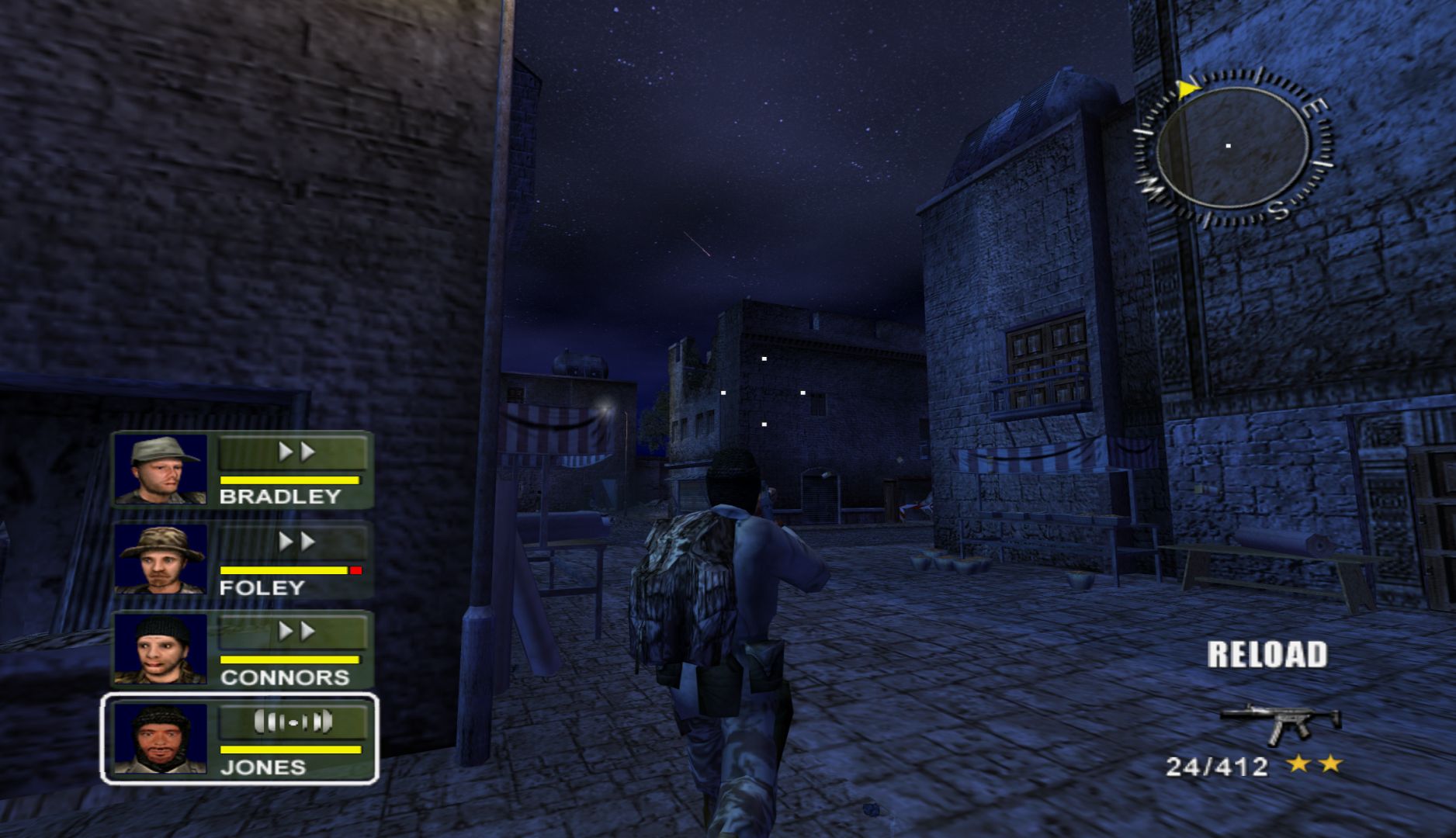
Task: Select Jones' highlighted portrait
Action: (x=161, y=739)
